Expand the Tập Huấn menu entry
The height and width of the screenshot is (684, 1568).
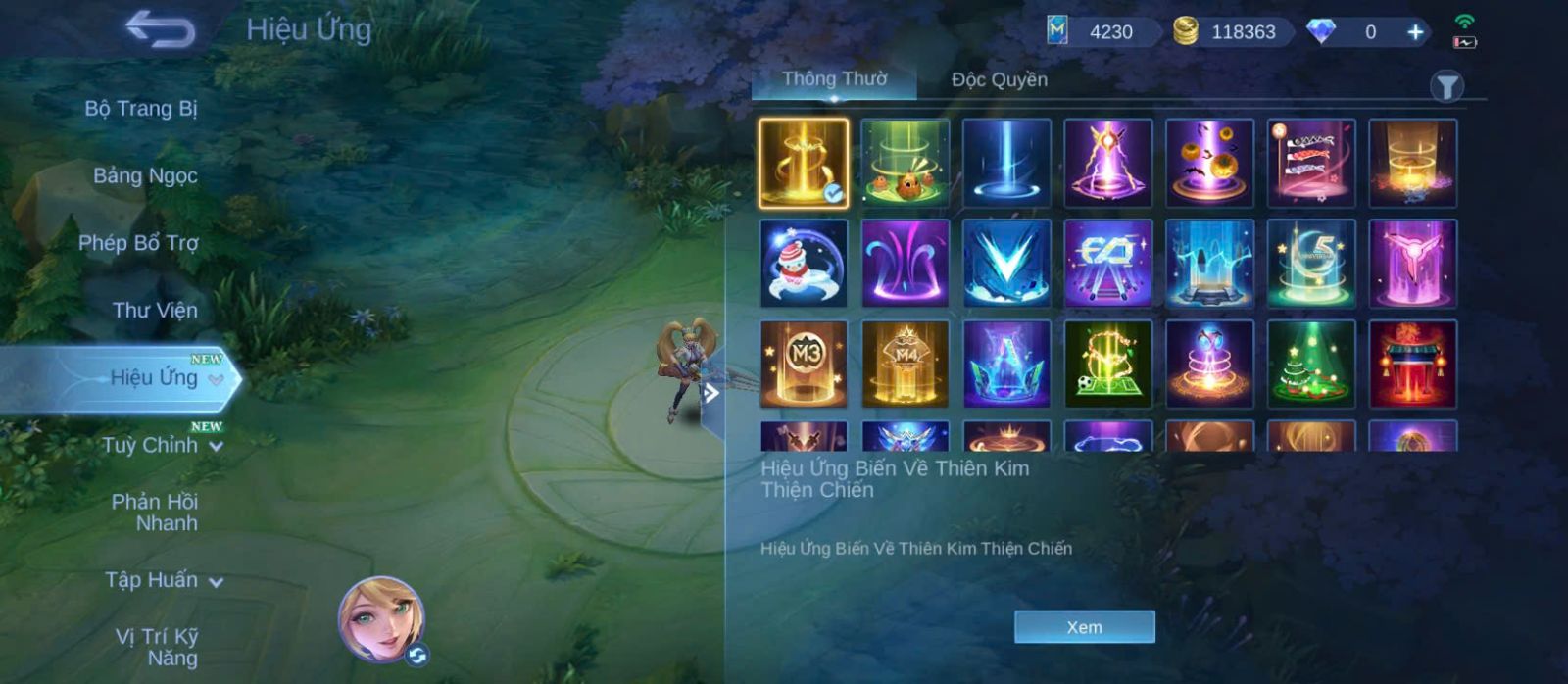pos(163,581)
